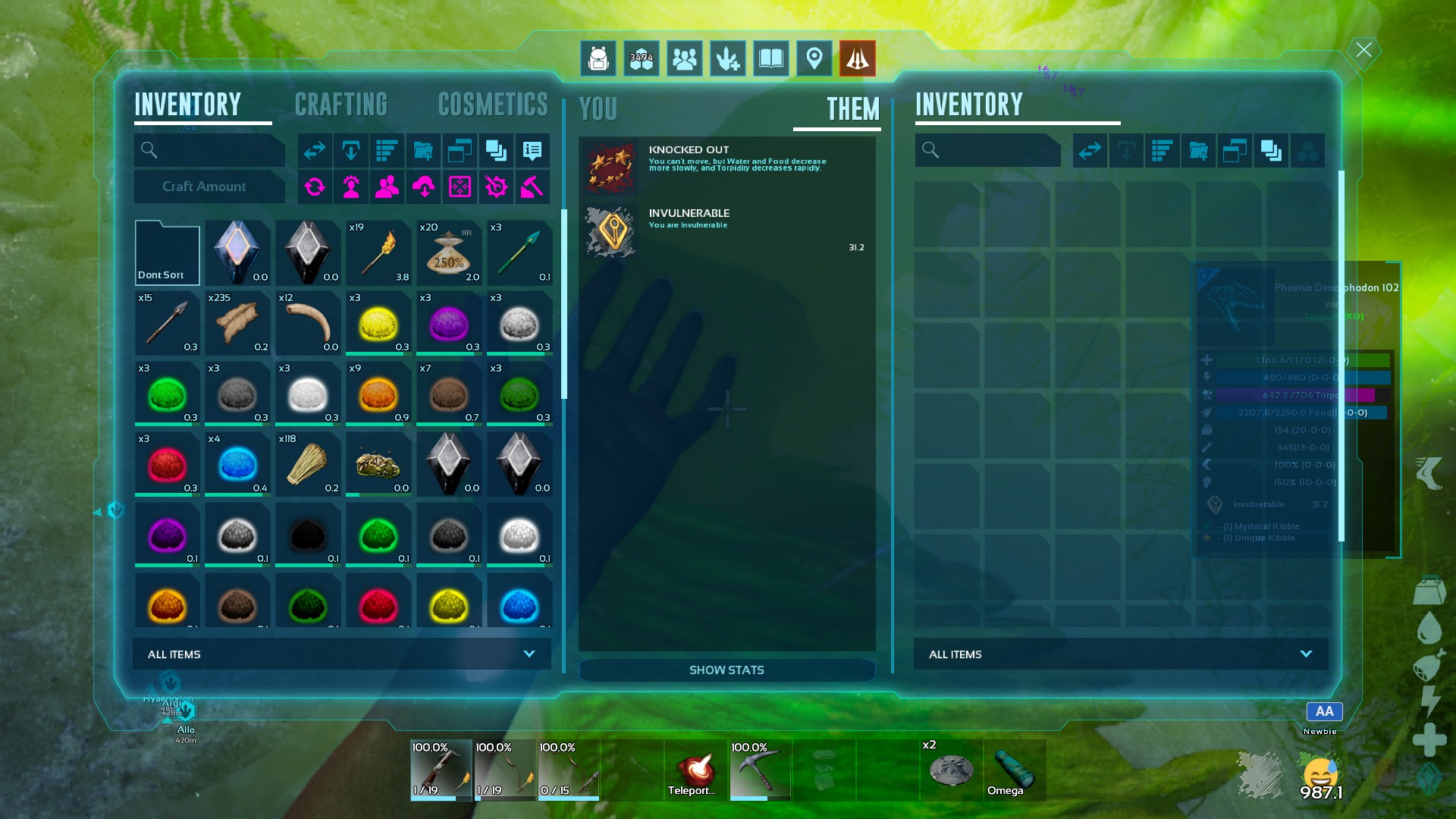Viewport: 1456px width, 819px height.
Task: Select the x19 torch item slot
Action: 378,253
